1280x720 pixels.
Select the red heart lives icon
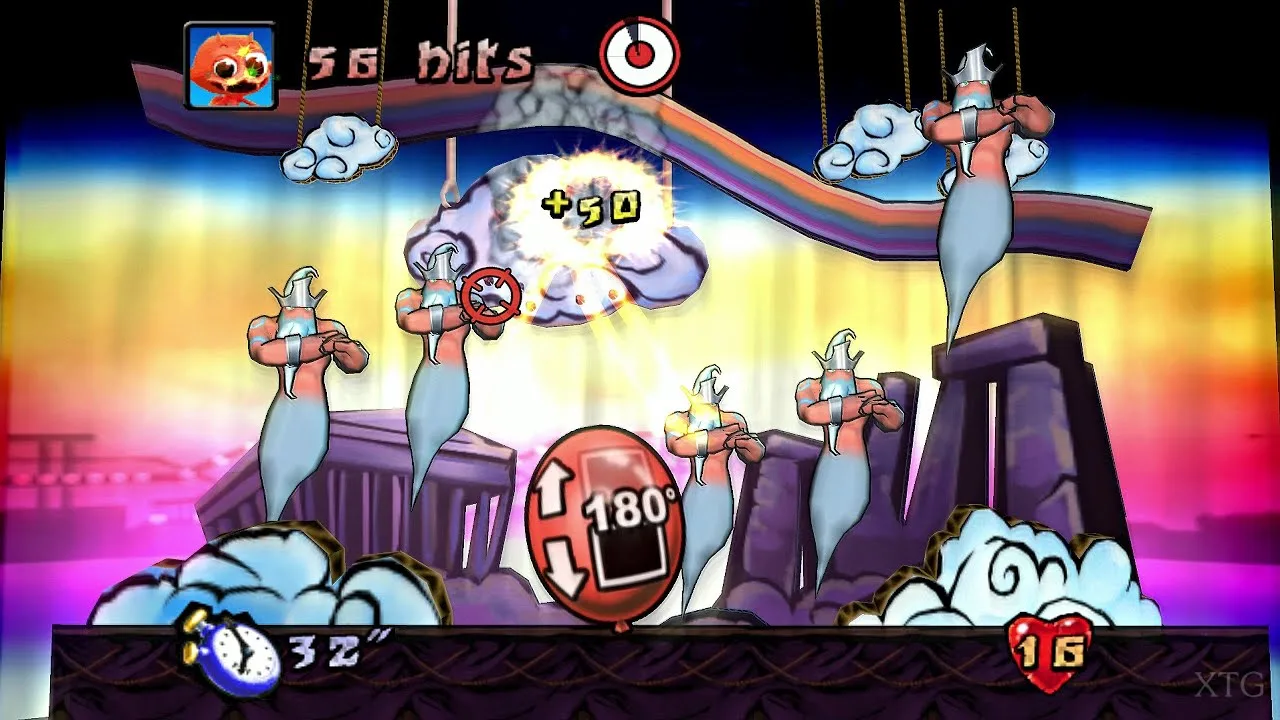[1049, 653]
